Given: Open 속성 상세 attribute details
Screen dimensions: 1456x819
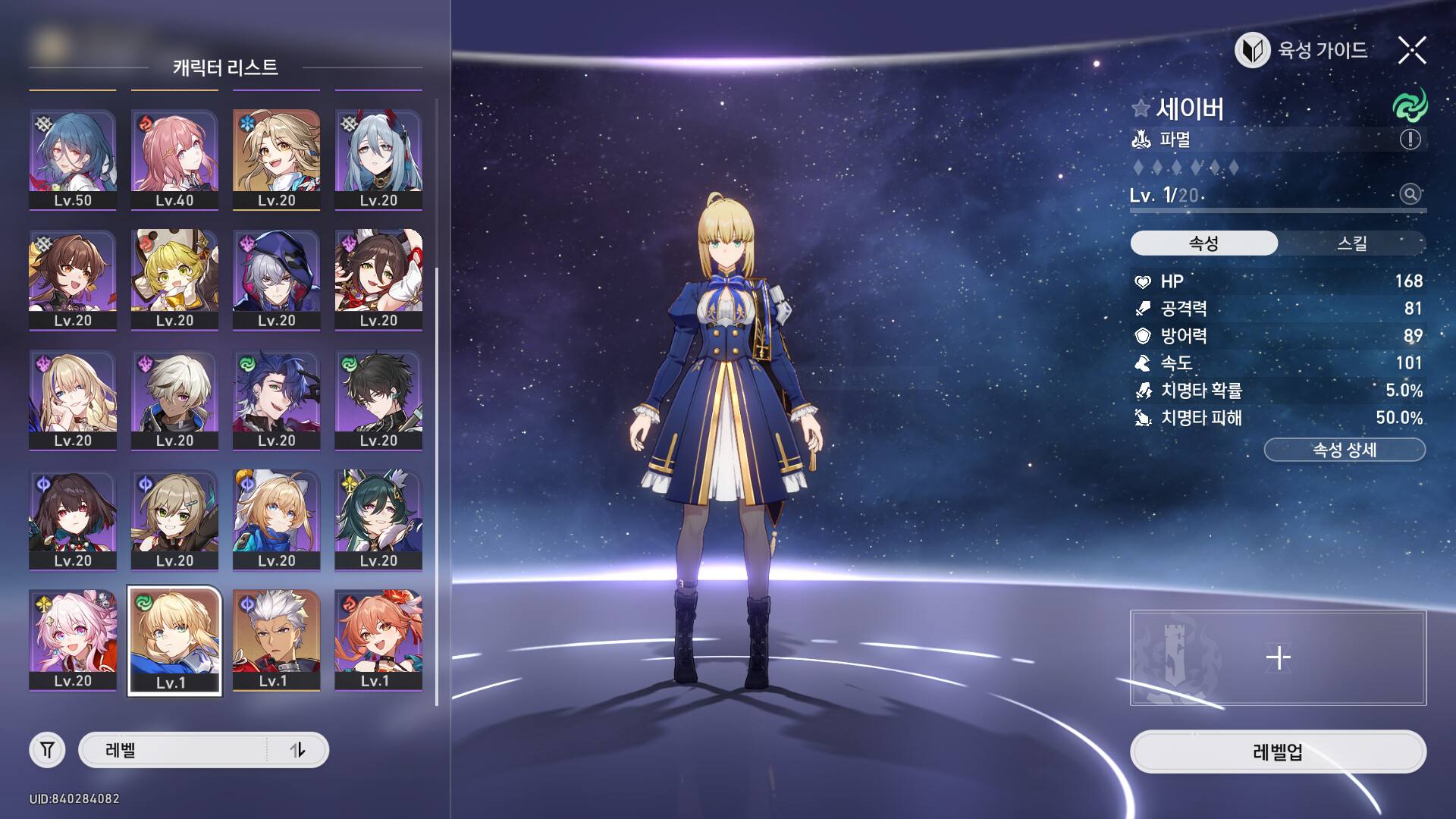Looking at the screenshot, I should coord(1344,450).
